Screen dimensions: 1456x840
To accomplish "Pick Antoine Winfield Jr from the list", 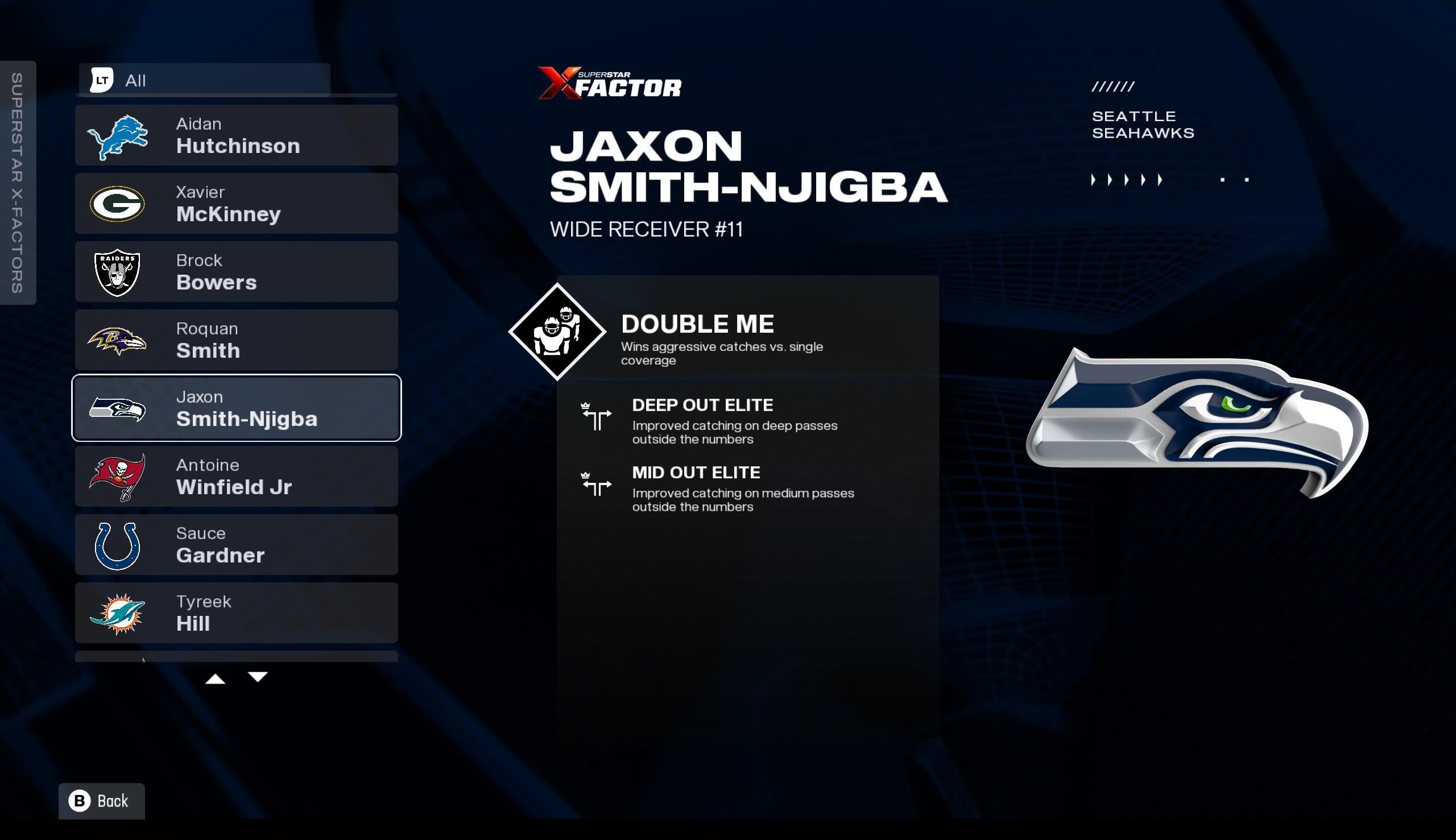I will (x=236, y=476).
